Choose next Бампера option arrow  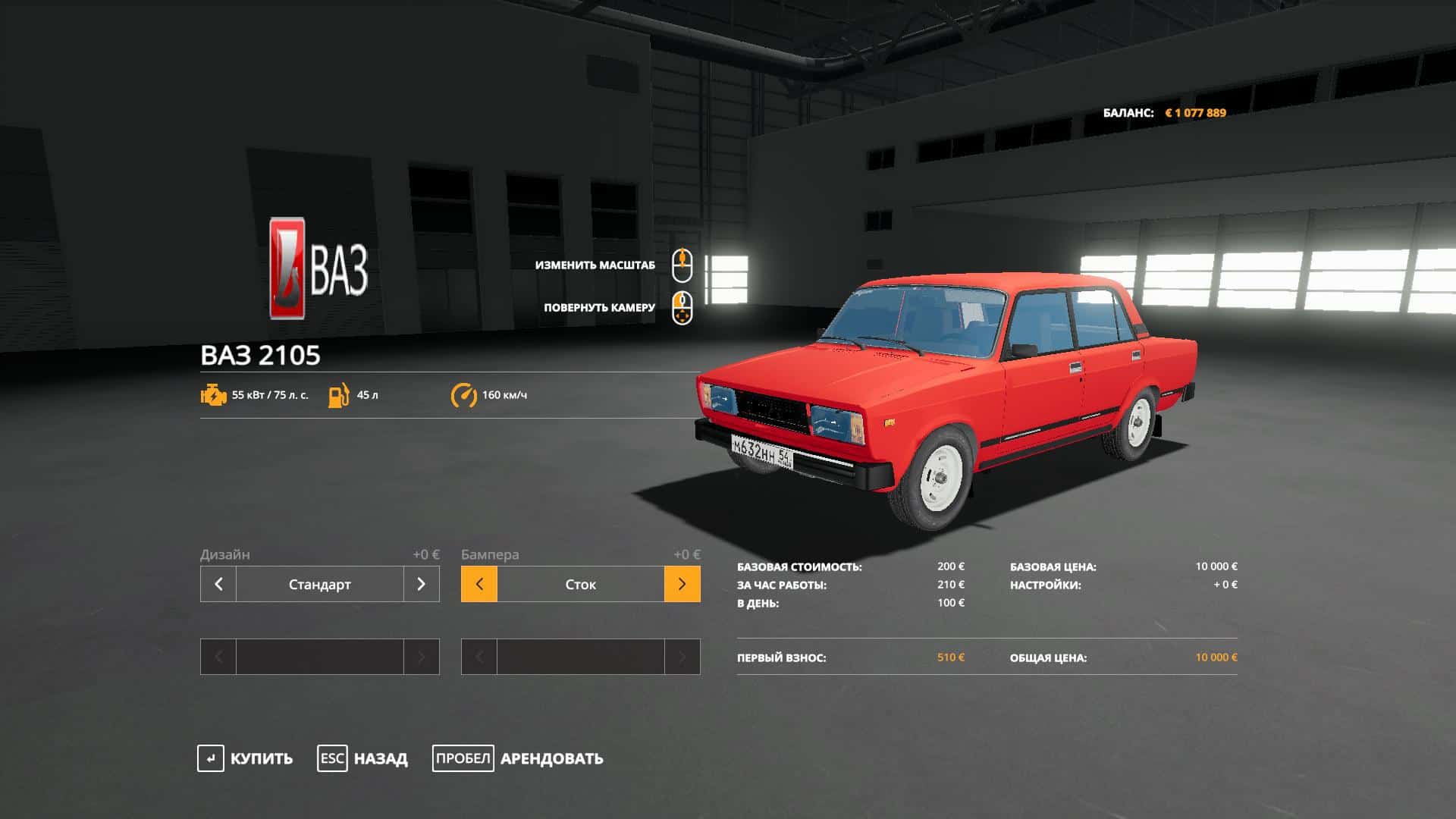(x=682, y=584)
